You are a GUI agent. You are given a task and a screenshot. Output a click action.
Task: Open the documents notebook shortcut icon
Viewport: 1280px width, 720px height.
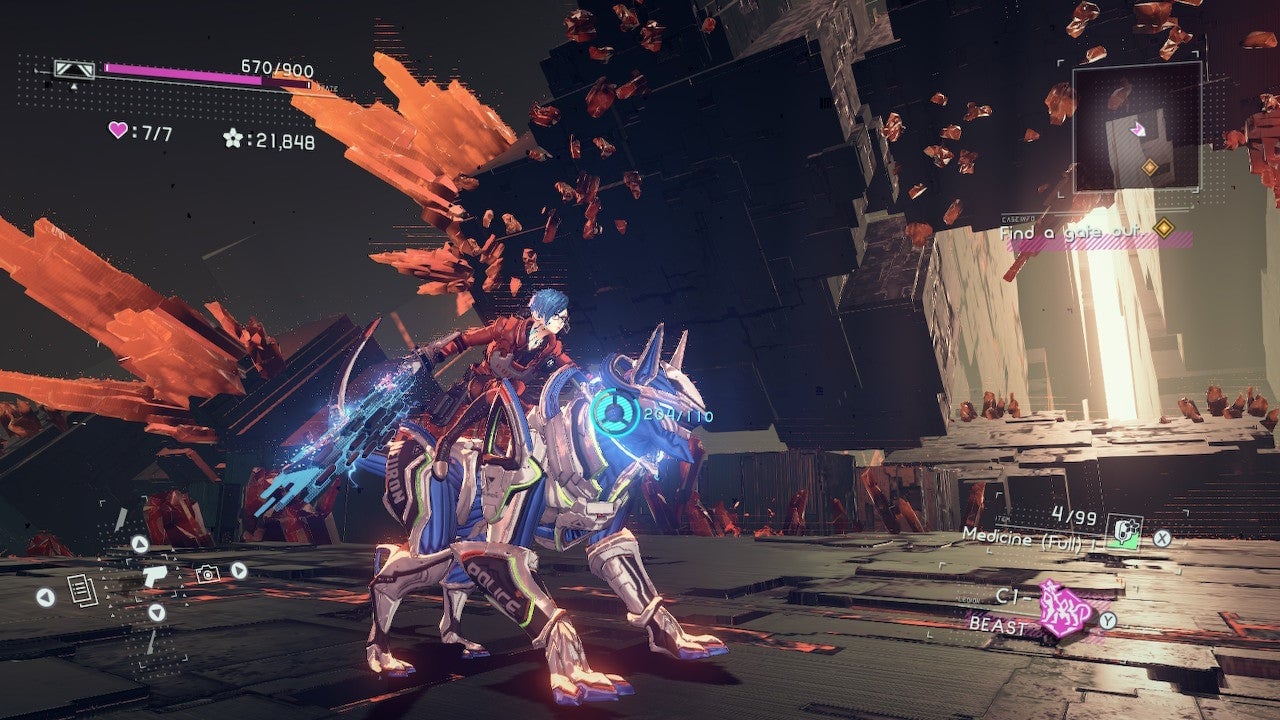(x=81, y=590)
